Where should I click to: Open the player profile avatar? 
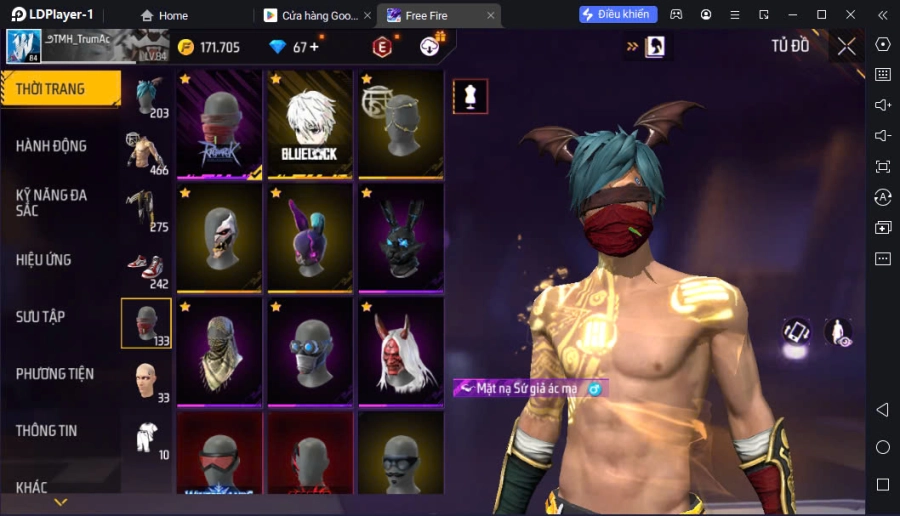(23, 46)
